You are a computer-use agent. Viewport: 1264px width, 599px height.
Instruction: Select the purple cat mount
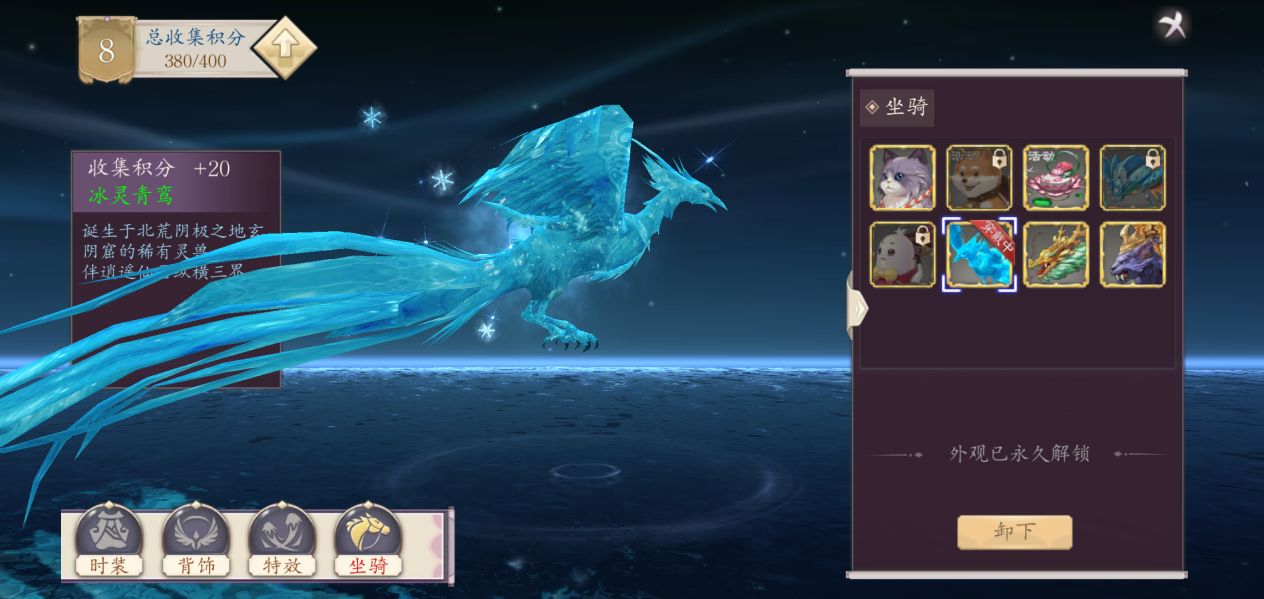pos(903,178)
